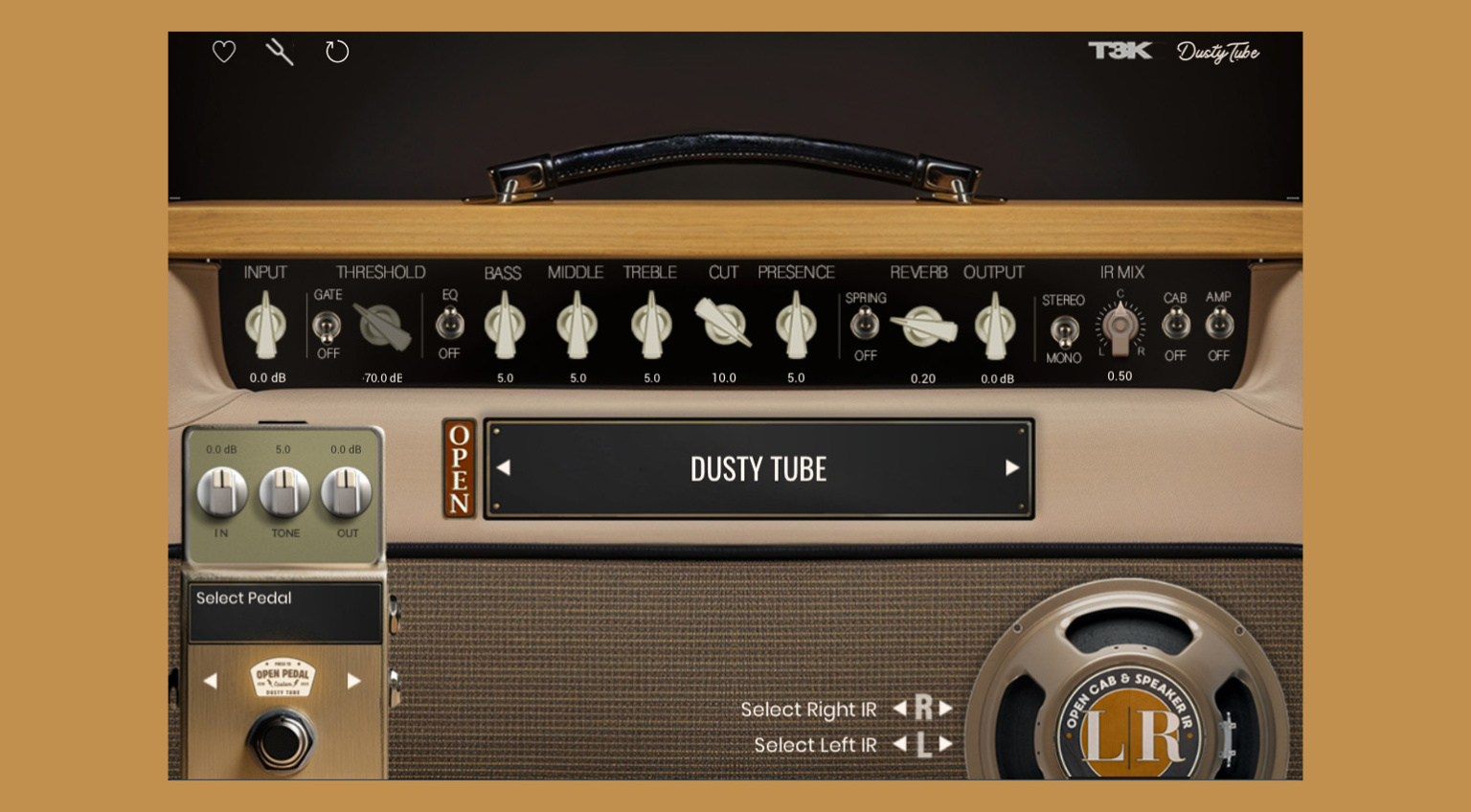Click the DUSTY TUBE preset name
The height and width of the screenshot is (812, 1471).
[x=758, y=468]
